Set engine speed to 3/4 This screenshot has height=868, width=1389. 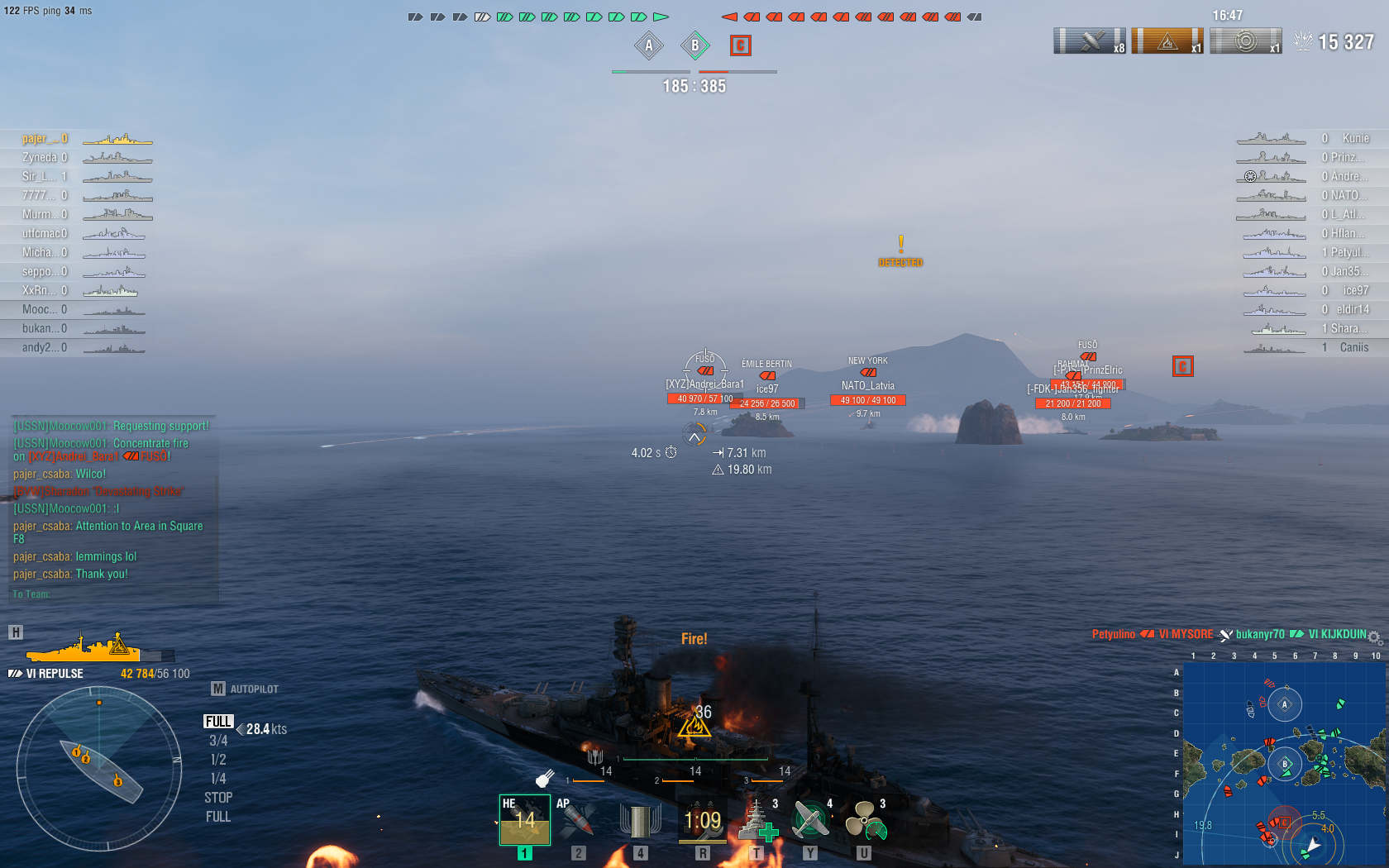pyautogui.click(x=218, y=741)
